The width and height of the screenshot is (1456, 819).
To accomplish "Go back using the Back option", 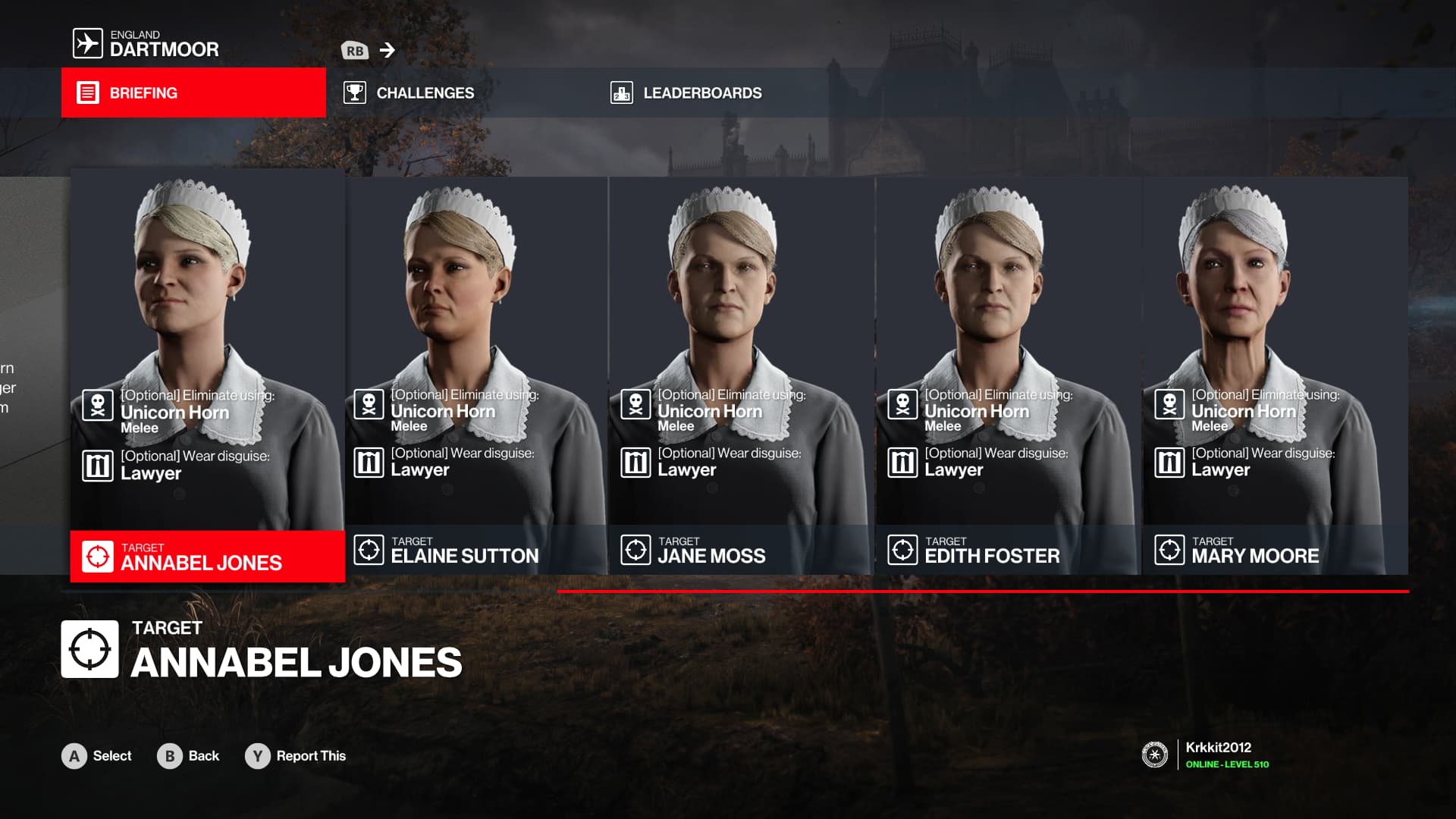I will [189, 756].
